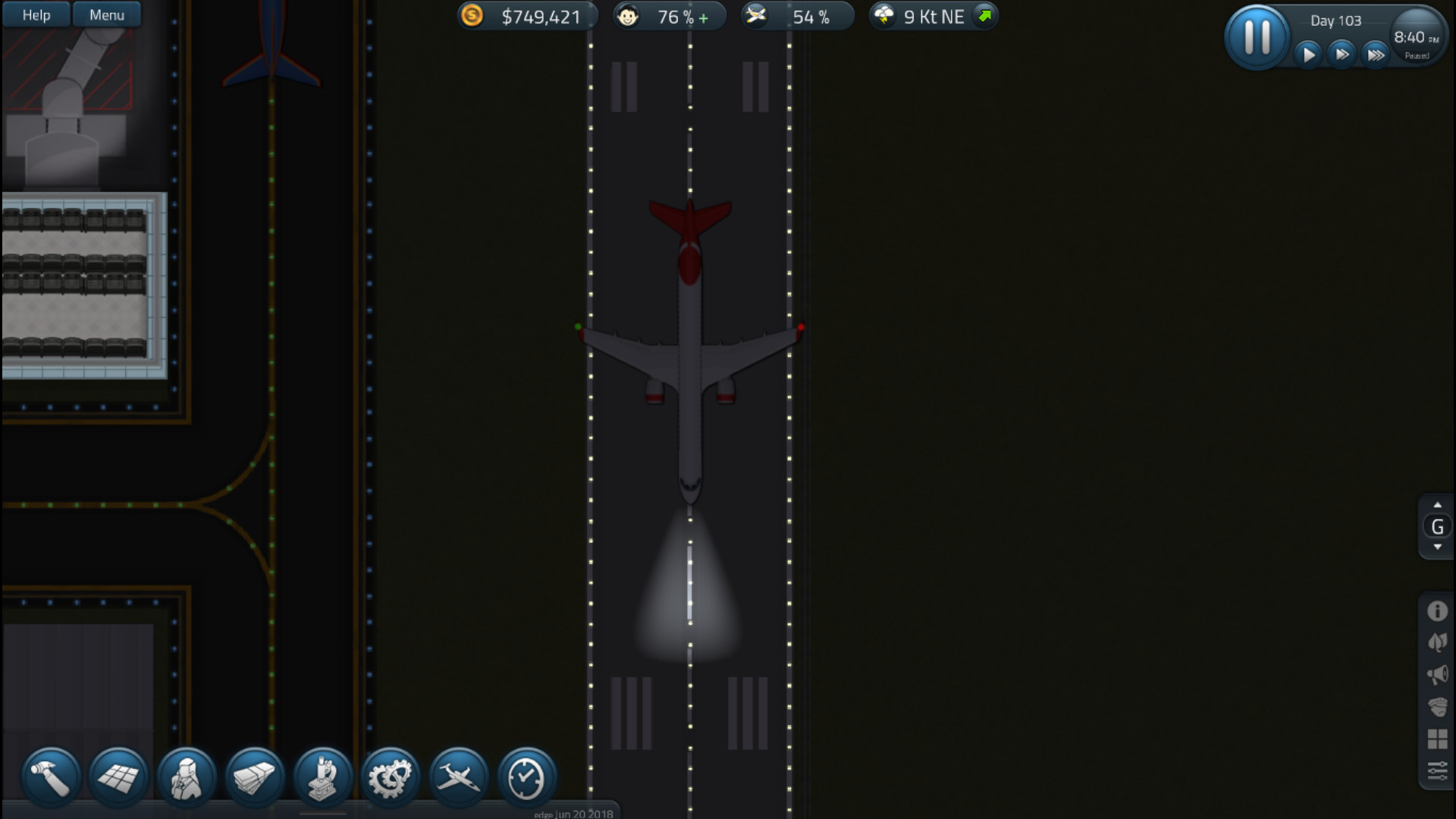This screenshot has width=1456, height=819.
Task: Open the construction hammer tool menu
Action: click(x=50, y=776)
